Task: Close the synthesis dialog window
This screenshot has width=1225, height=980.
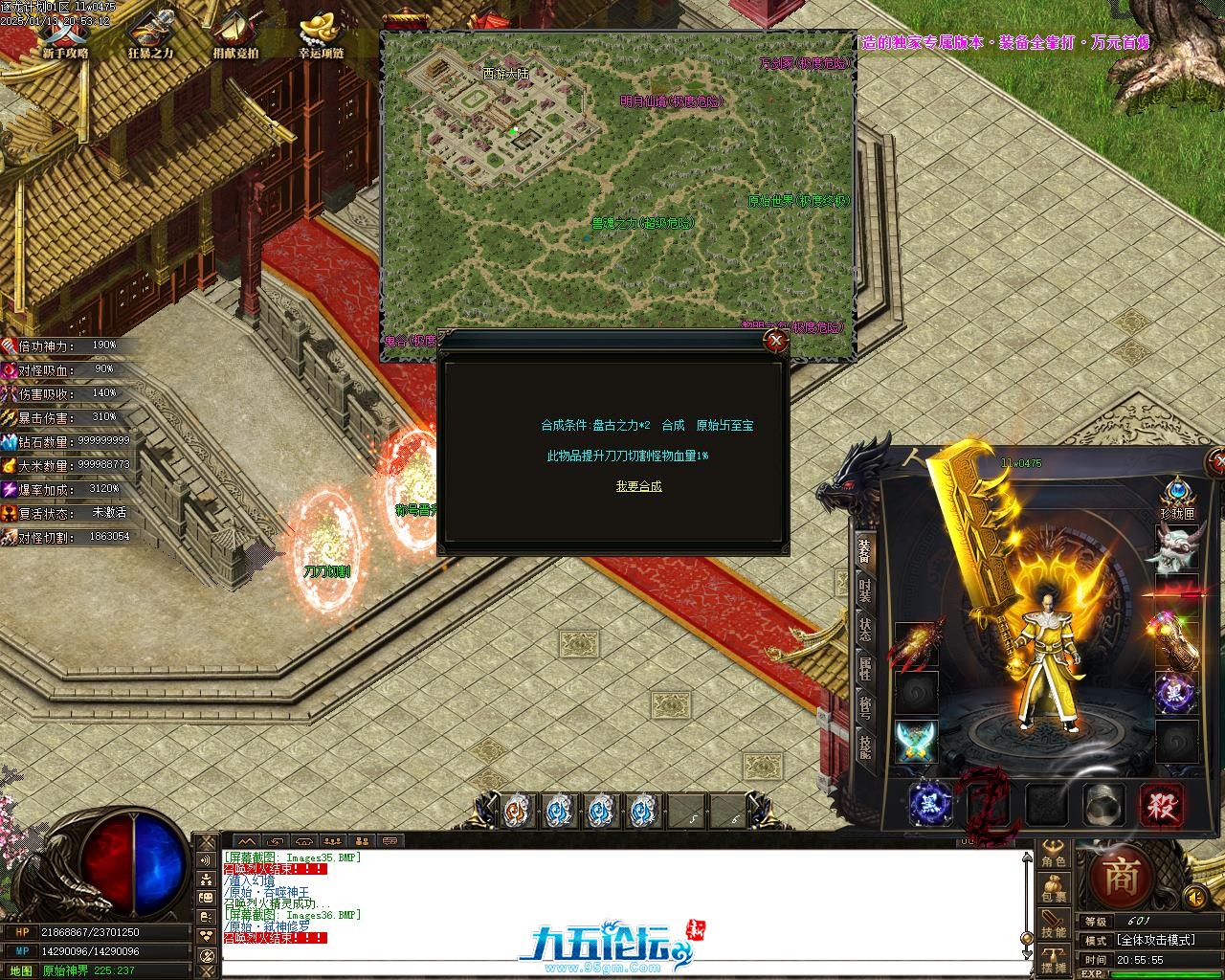Action: pyautogui.click(x=776, y=341)
